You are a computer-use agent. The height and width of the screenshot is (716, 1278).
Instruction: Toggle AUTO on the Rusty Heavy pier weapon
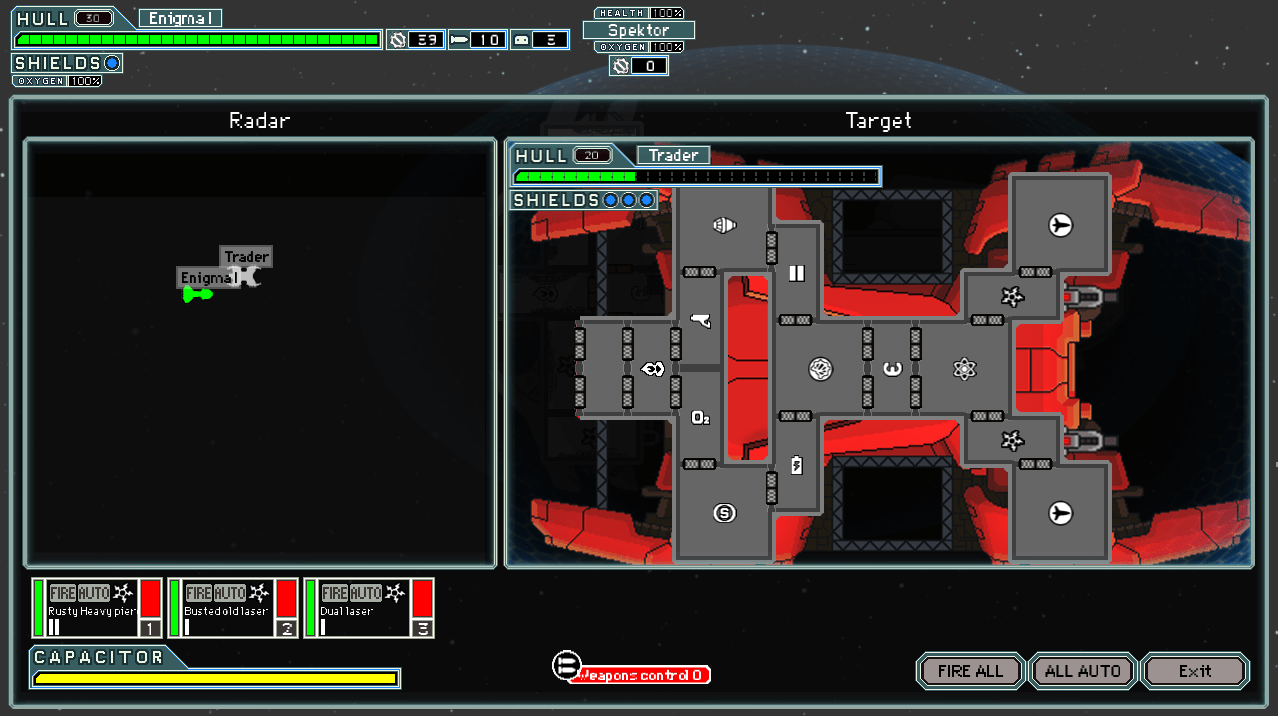93,593
